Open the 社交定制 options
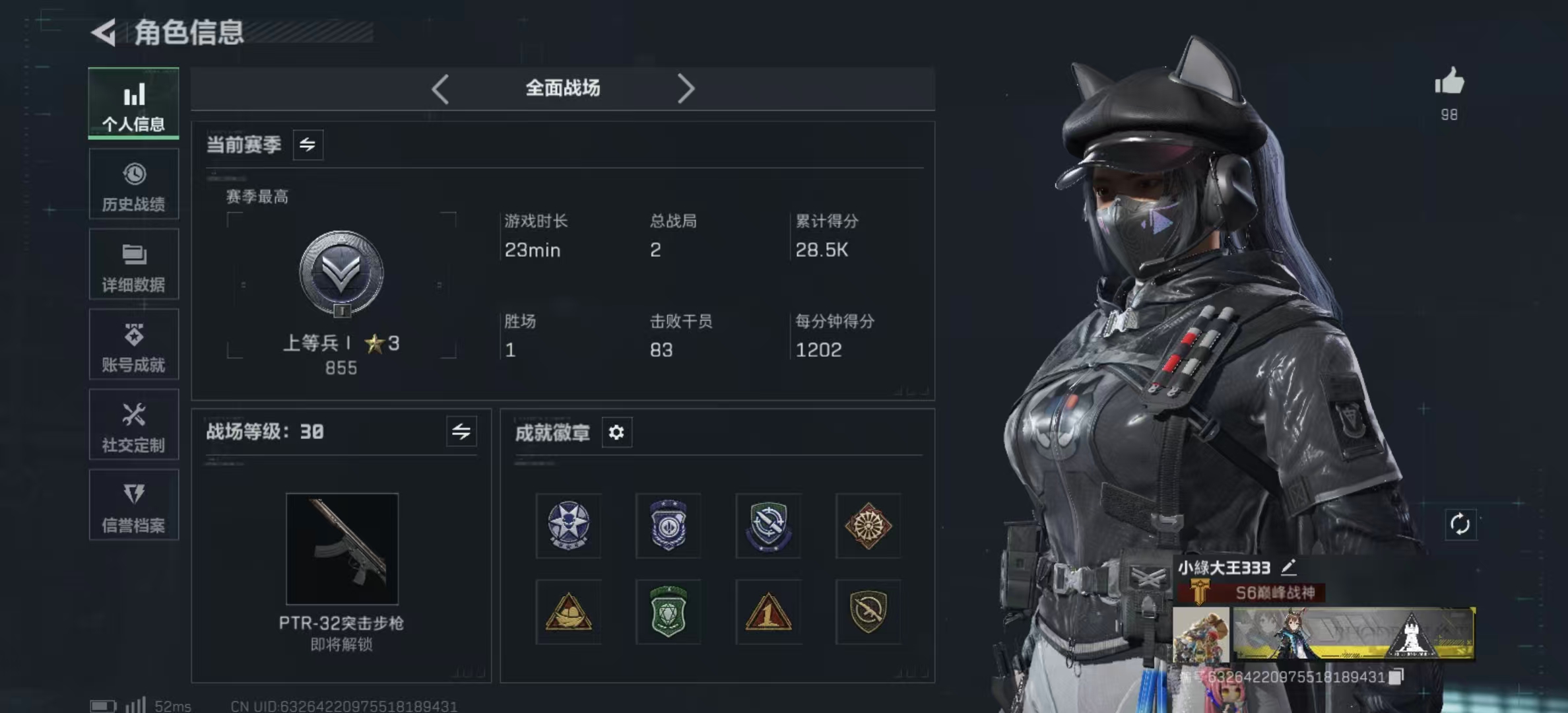 [134, 425]
